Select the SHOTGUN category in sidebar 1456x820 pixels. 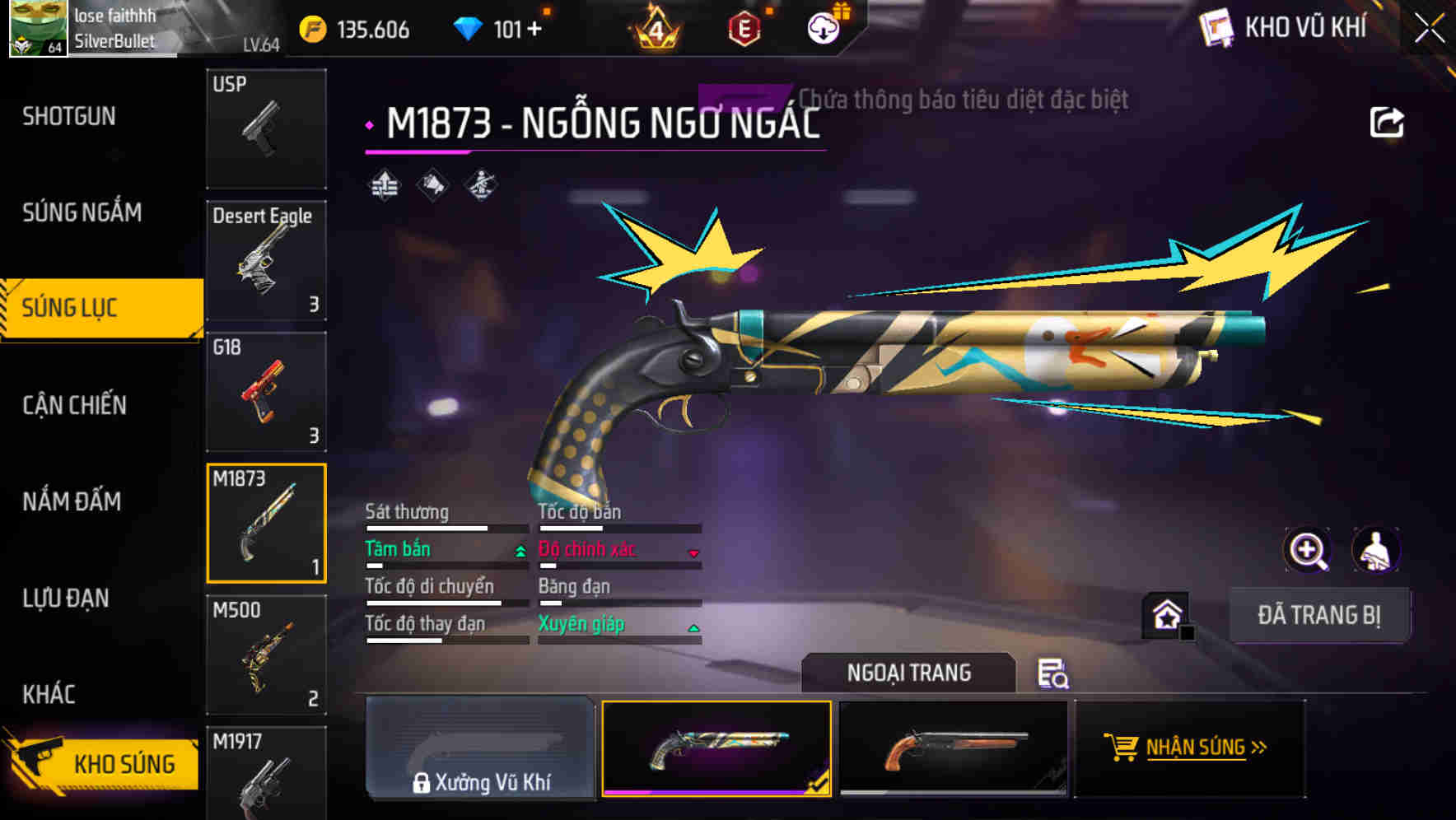tap(70, 116)
